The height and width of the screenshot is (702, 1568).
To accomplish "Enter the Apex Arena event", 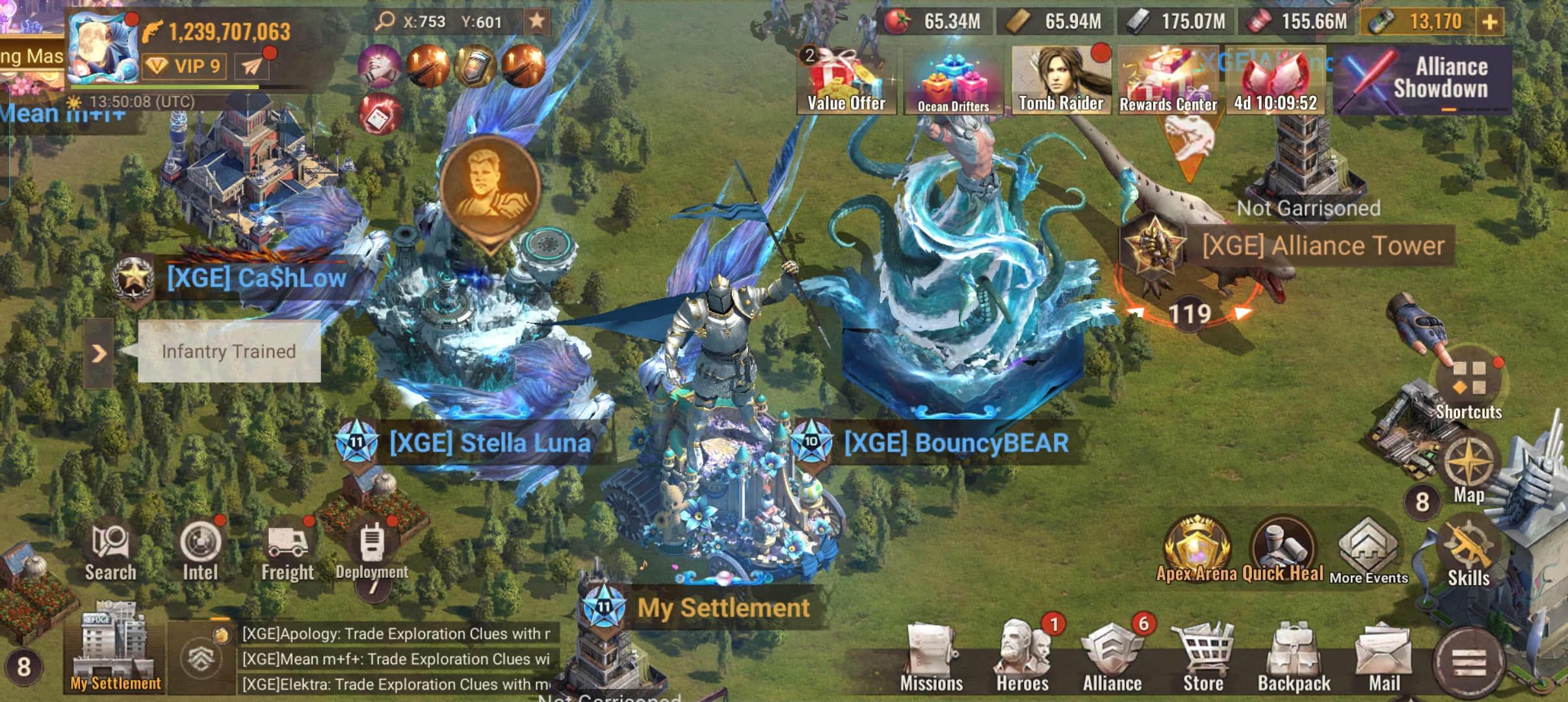I will tap(1196, 549).
